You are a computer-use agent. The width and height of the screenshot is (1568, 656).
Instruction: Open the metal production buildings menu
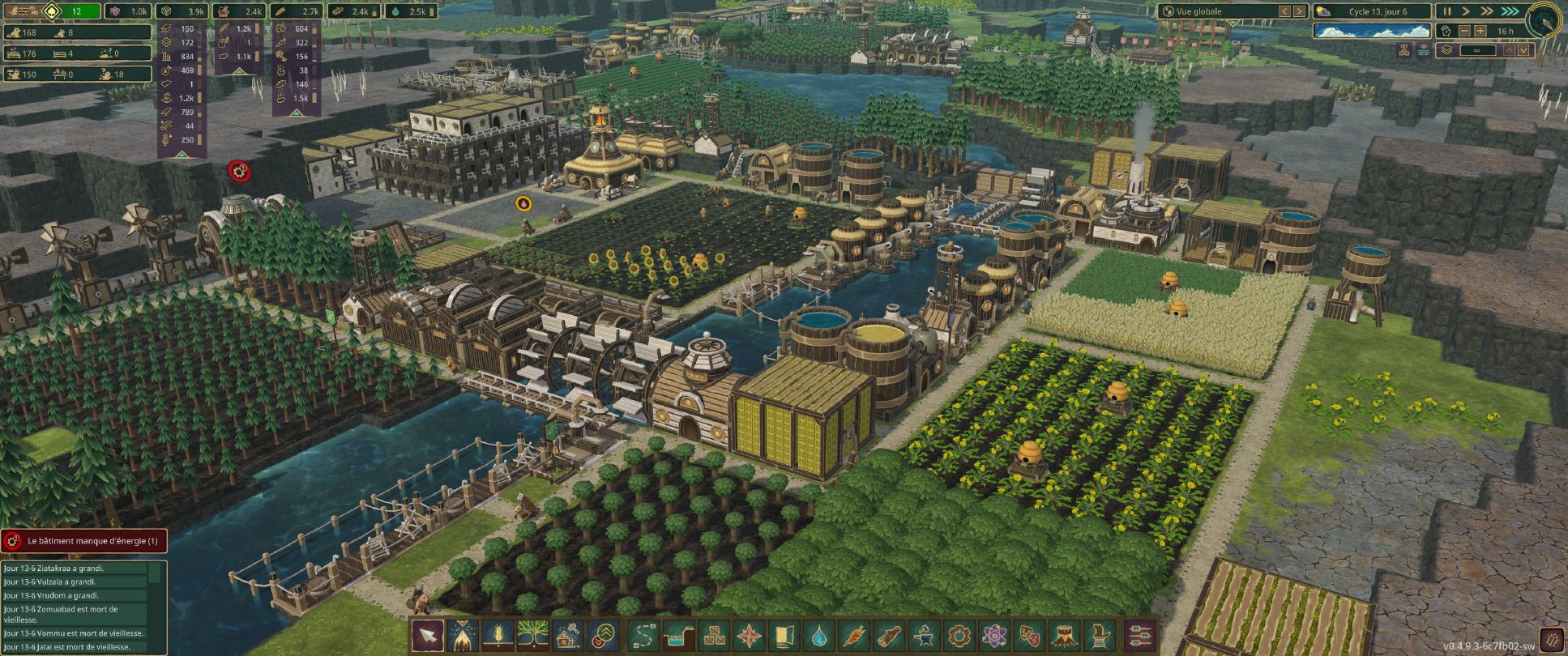click(923, 634)
